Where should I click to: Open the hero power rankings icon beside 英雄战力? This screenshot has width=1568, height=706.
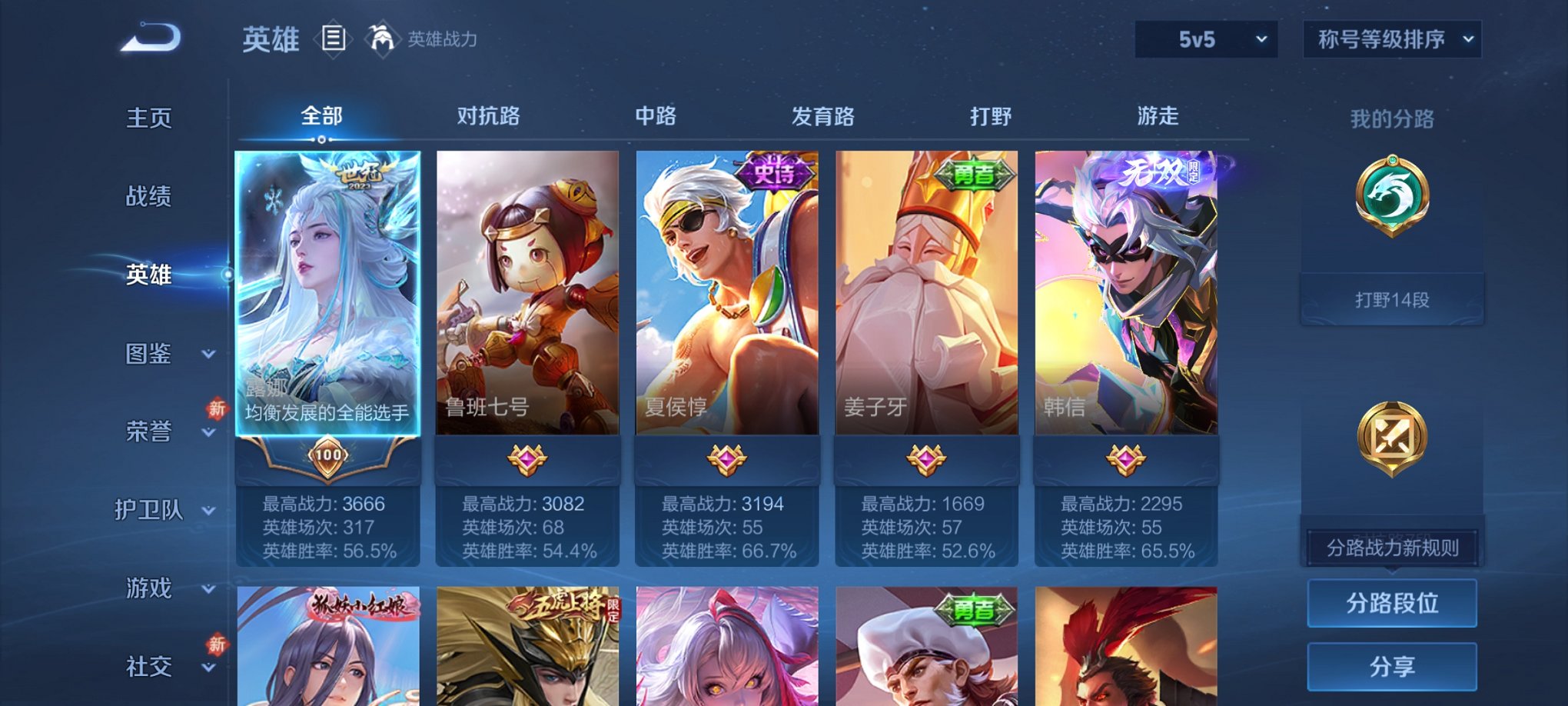click(x=383, y=37)
